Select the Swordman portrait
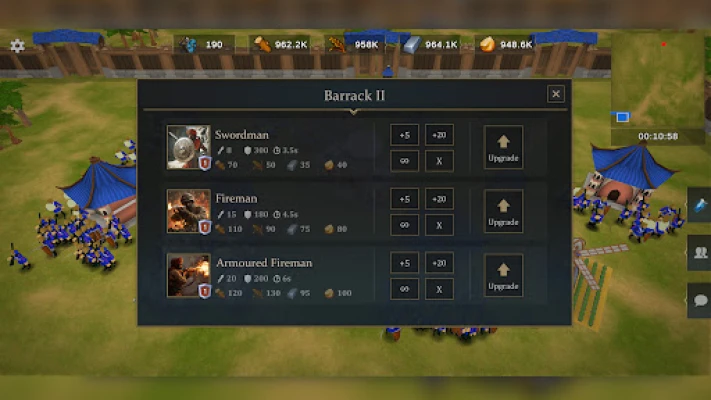 [188, 147]
